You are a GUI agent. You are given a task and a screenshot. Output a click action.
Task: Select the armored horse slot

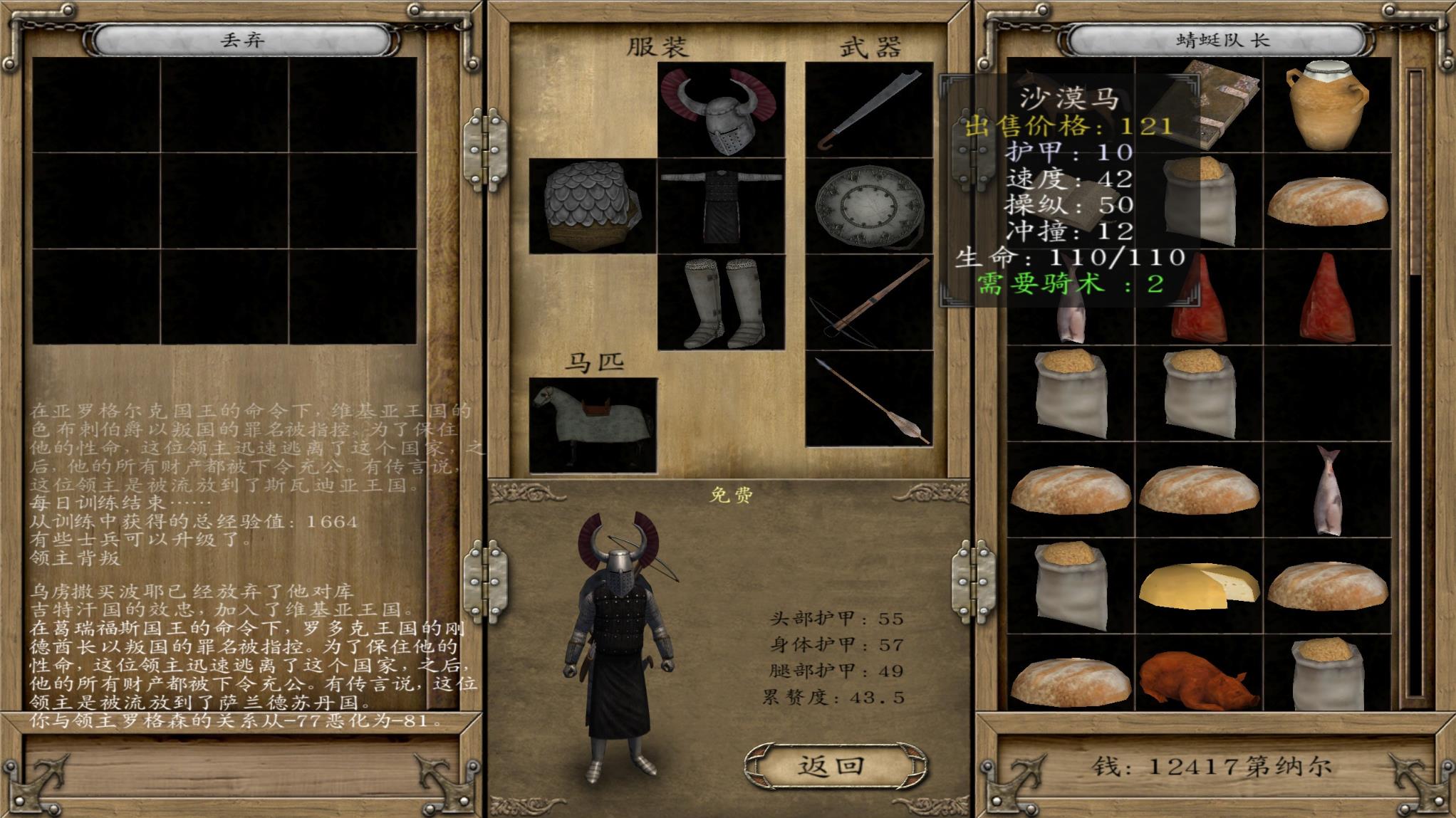[593, 425]
